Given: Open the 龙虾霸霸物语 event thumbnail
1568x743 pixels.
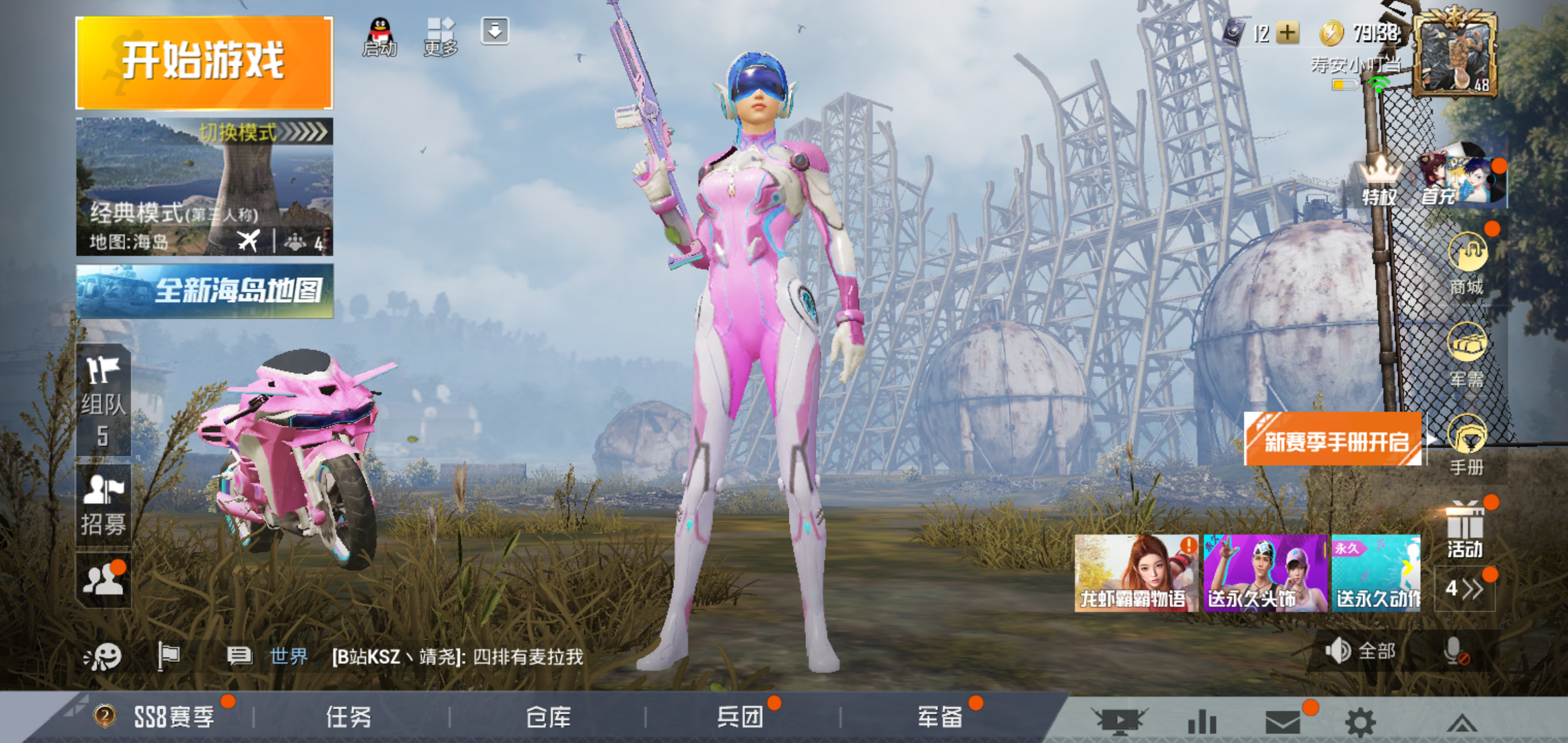Looking at the screenshot, I should 1136,573.
